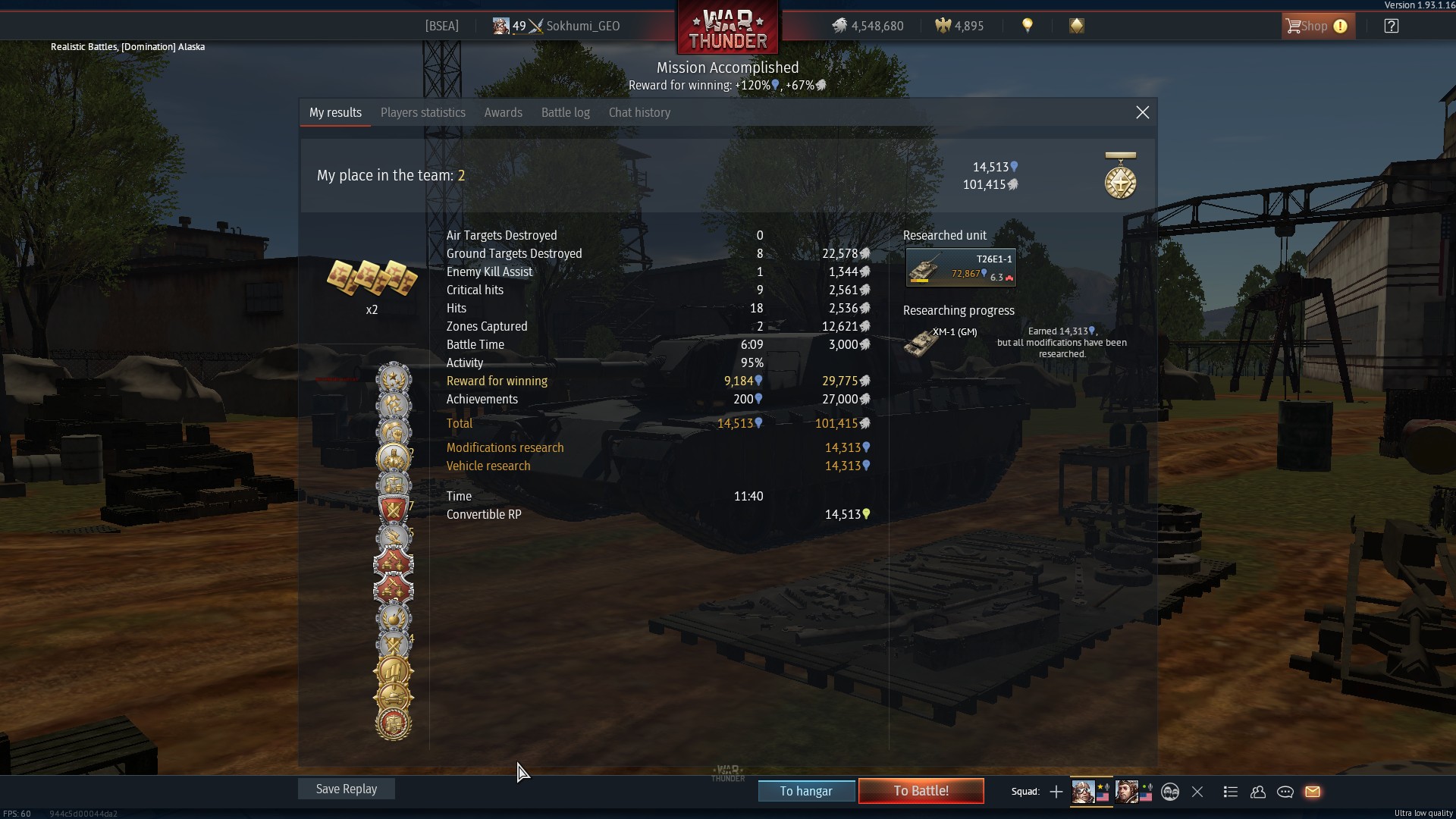Close the battle results window
The height and width of the screenshot is (819, 1456).
[x=1142, y=112]
